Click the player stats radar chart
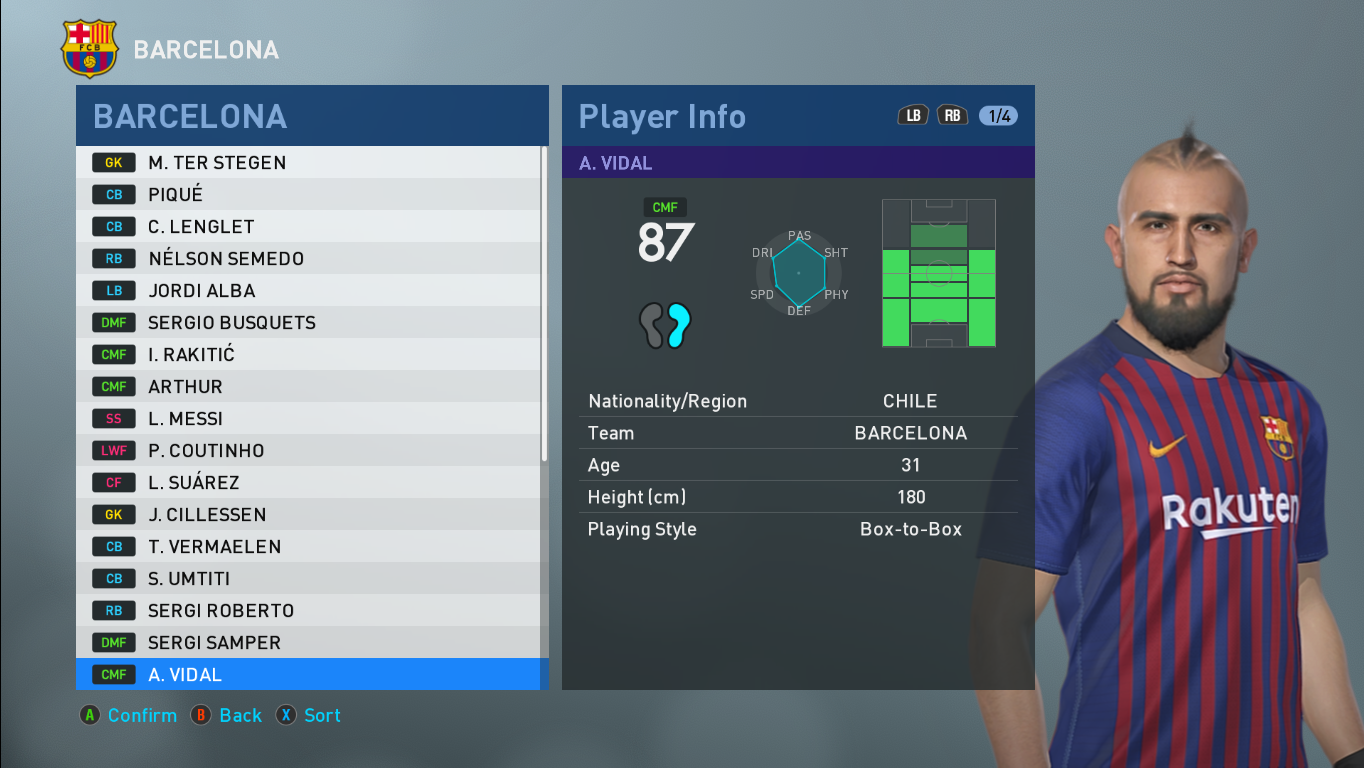 [x=798, y=272]
